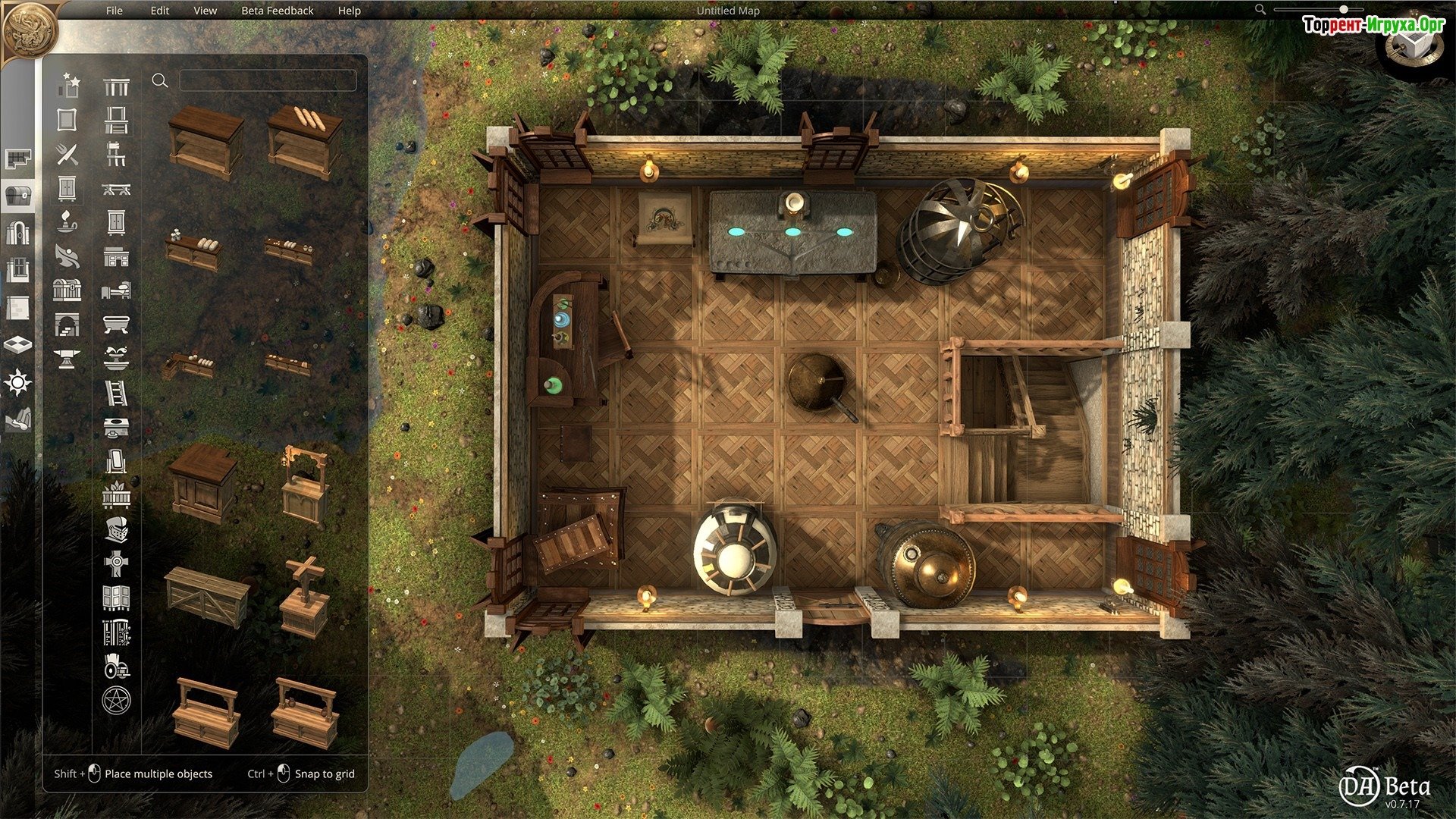Pick the table with bread loaves
Screen dimensions: 1456x819
tap(305, 142)
